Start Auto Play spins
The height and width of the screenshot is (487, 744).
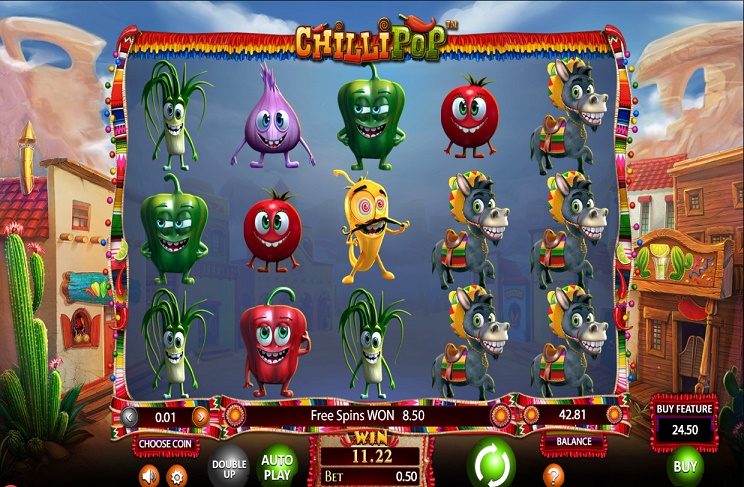point(278,465)
